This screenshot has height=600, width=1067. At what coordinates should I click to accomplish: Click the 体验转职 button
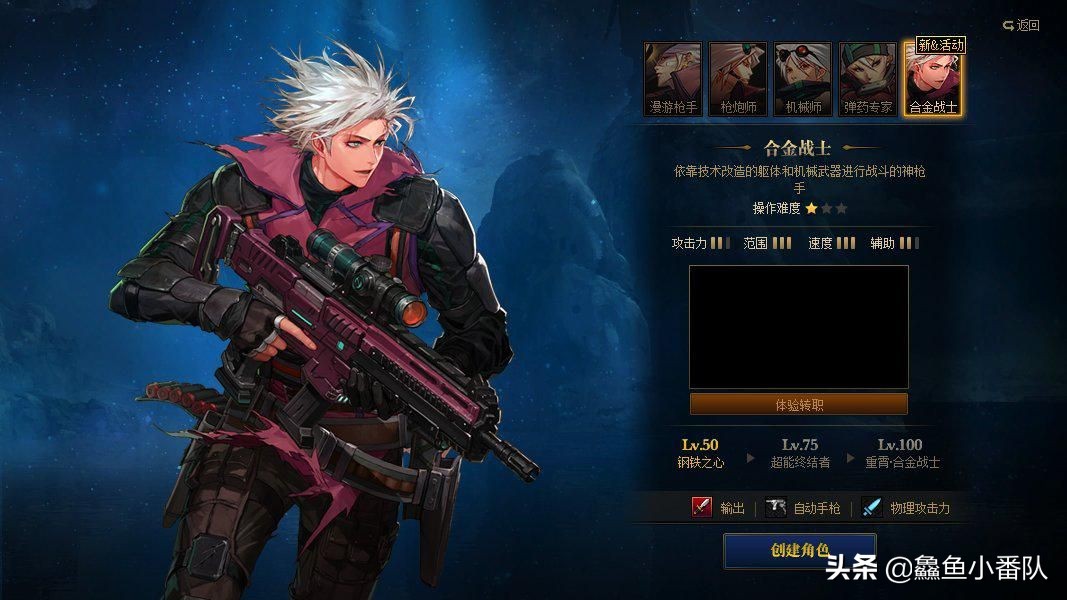799,405
